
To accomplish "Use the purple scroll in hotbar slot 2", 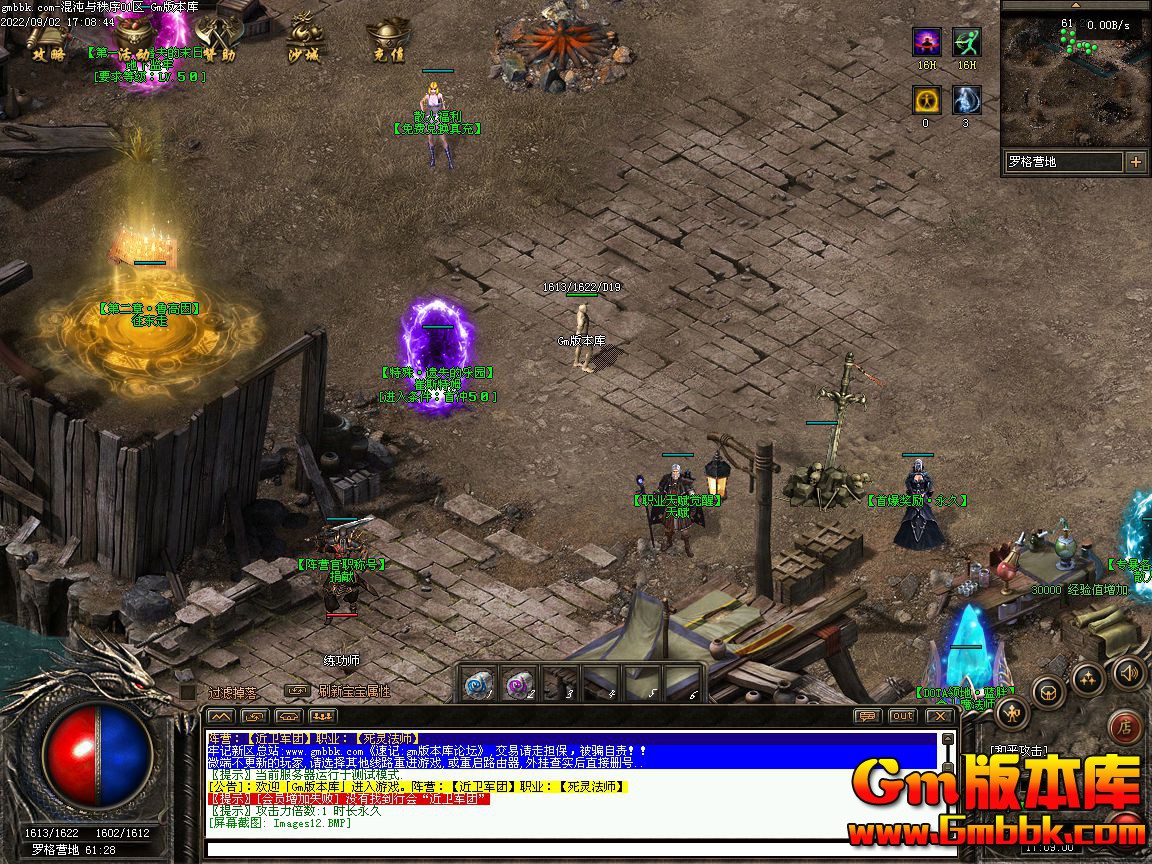I will point(520,684).
